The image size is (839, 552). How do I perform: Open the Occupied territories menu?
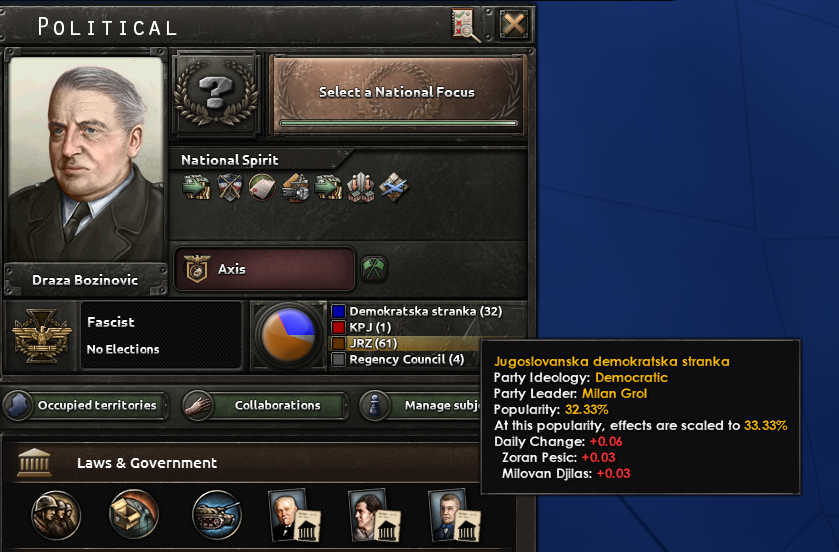(83, 406)
